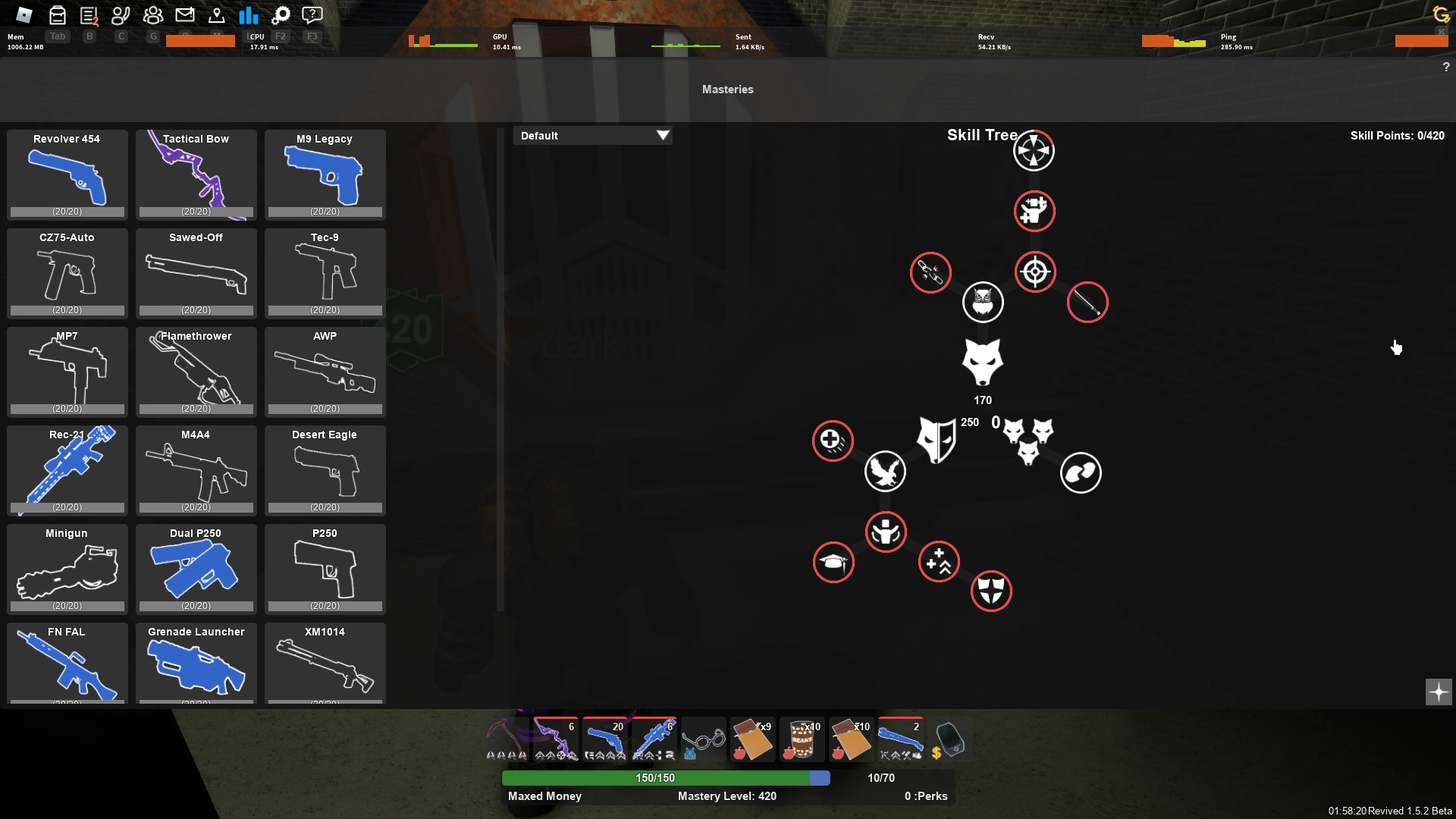This screenshot has height=819, width=1456.
Task: Click the Masteries tab header
Action: (727, 89)
